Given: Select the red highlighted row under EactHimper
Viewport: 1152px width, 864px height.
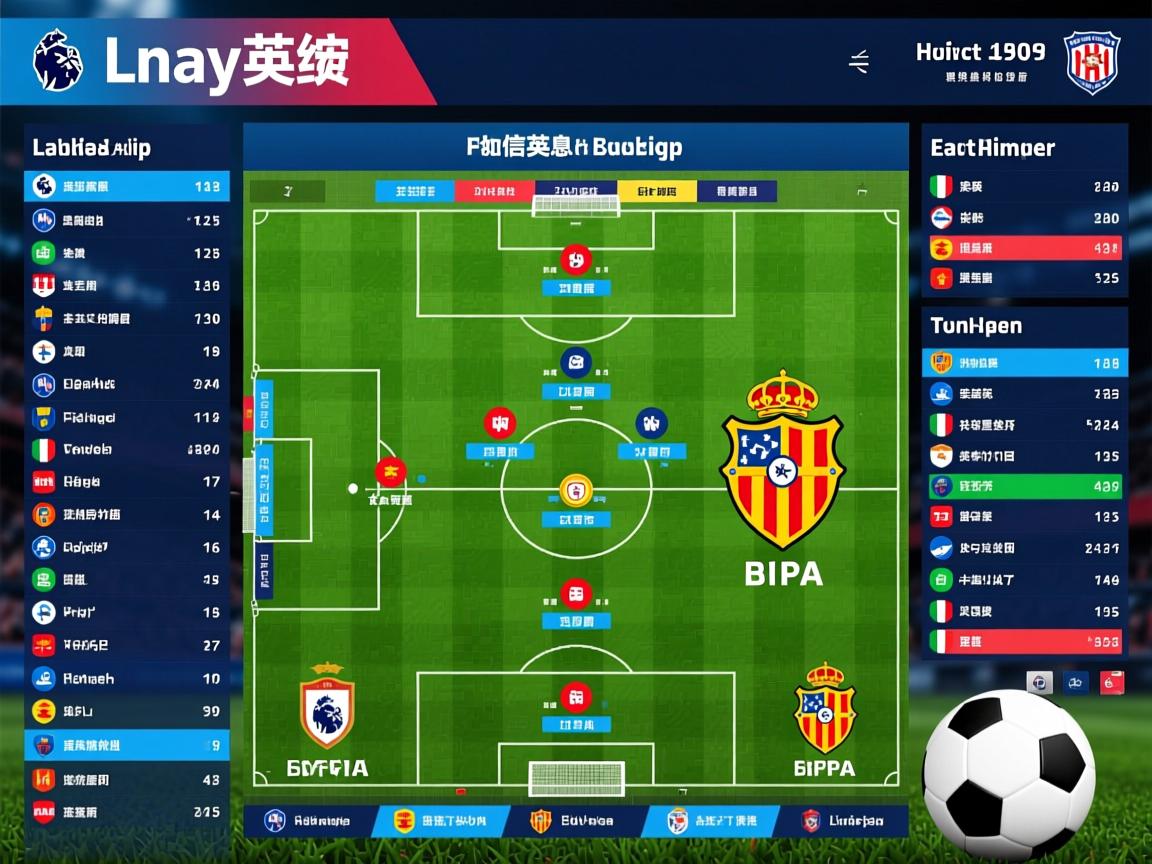Looking at the screenshot, I should (1025, 248).
